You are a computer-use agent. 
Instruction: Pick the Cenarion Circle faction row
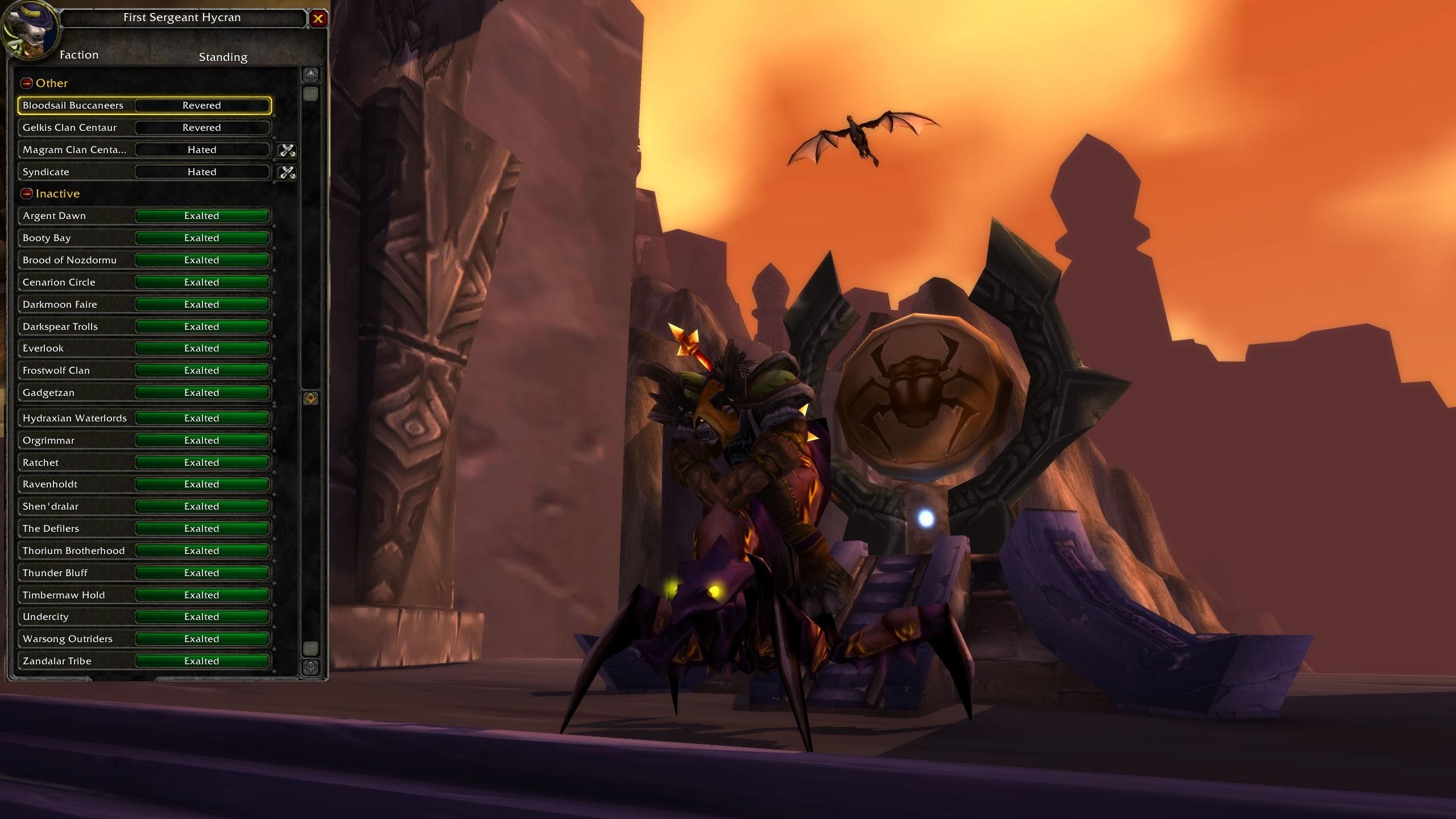(x=144, y=283)
